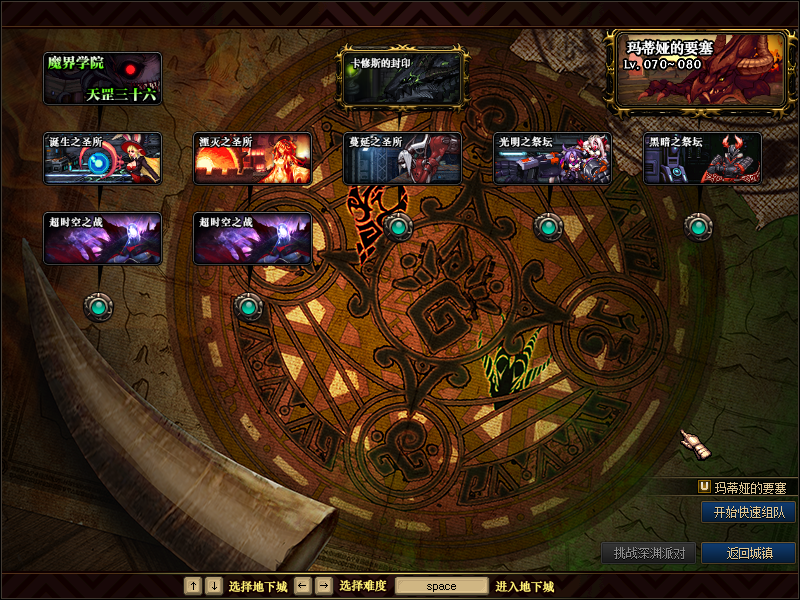
Task: Open the 黑暗之祭坛 dungeon
Action: 702,158
